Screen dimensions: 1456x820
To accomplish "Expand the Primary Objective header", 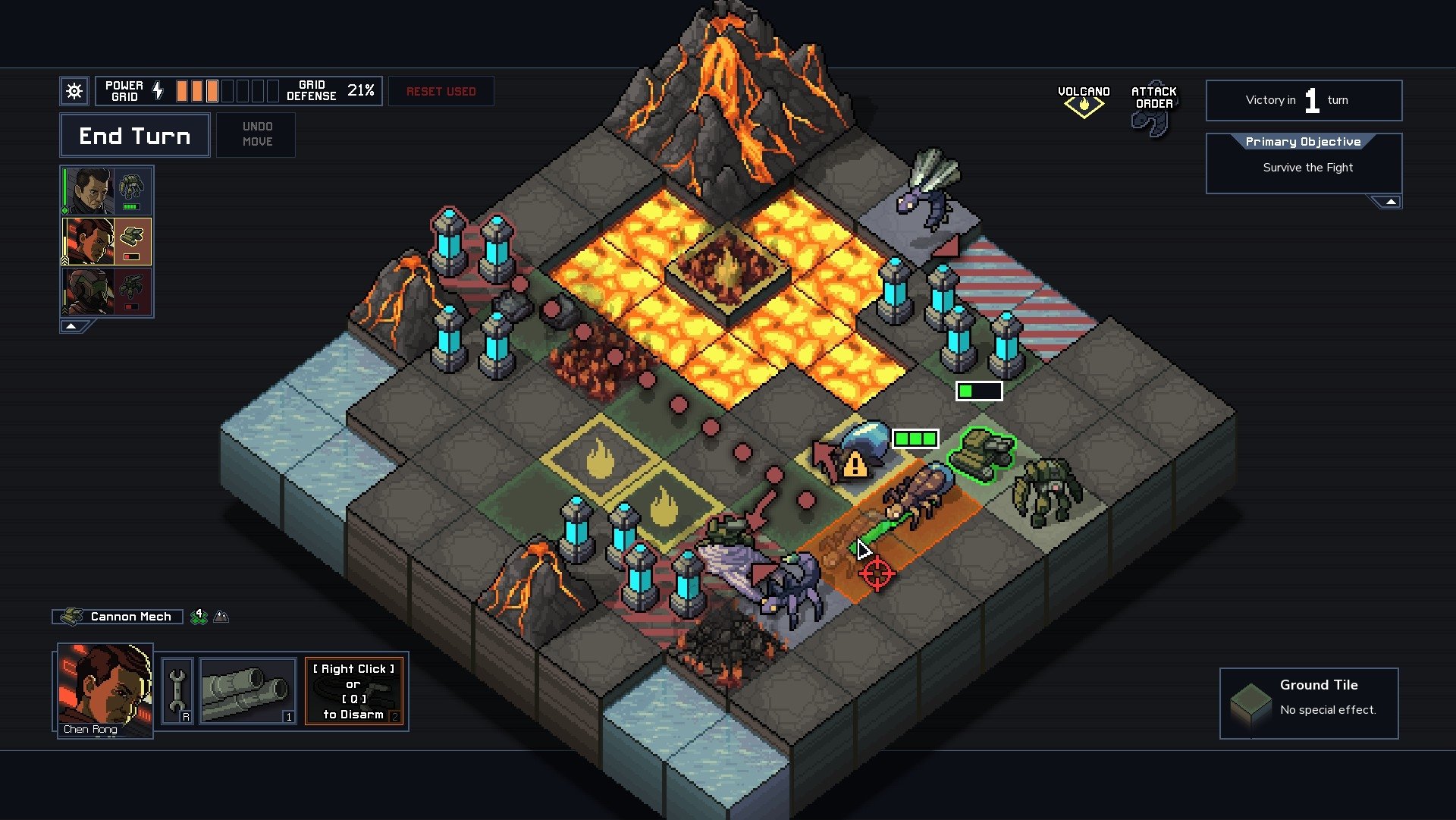I will pos(1304,142).
